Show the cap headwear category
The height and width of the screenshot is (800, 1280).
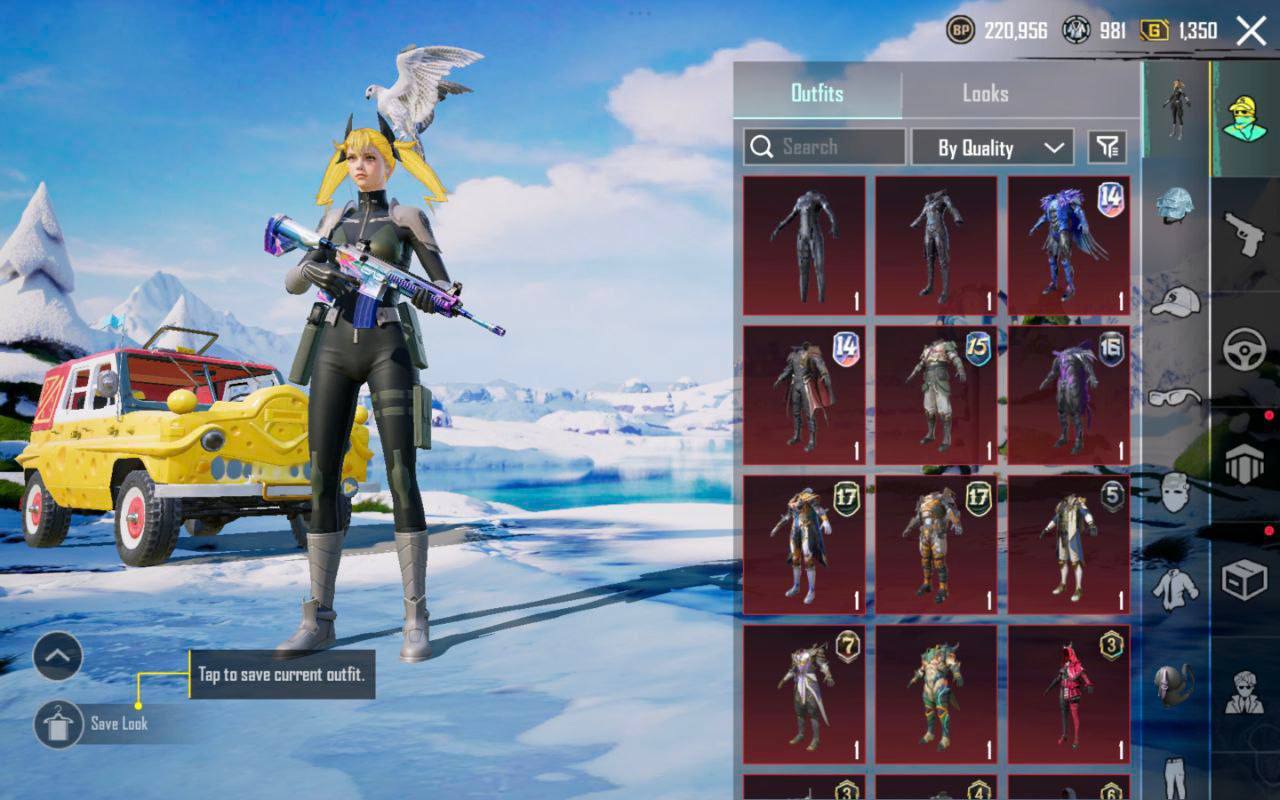point(1175,300)
